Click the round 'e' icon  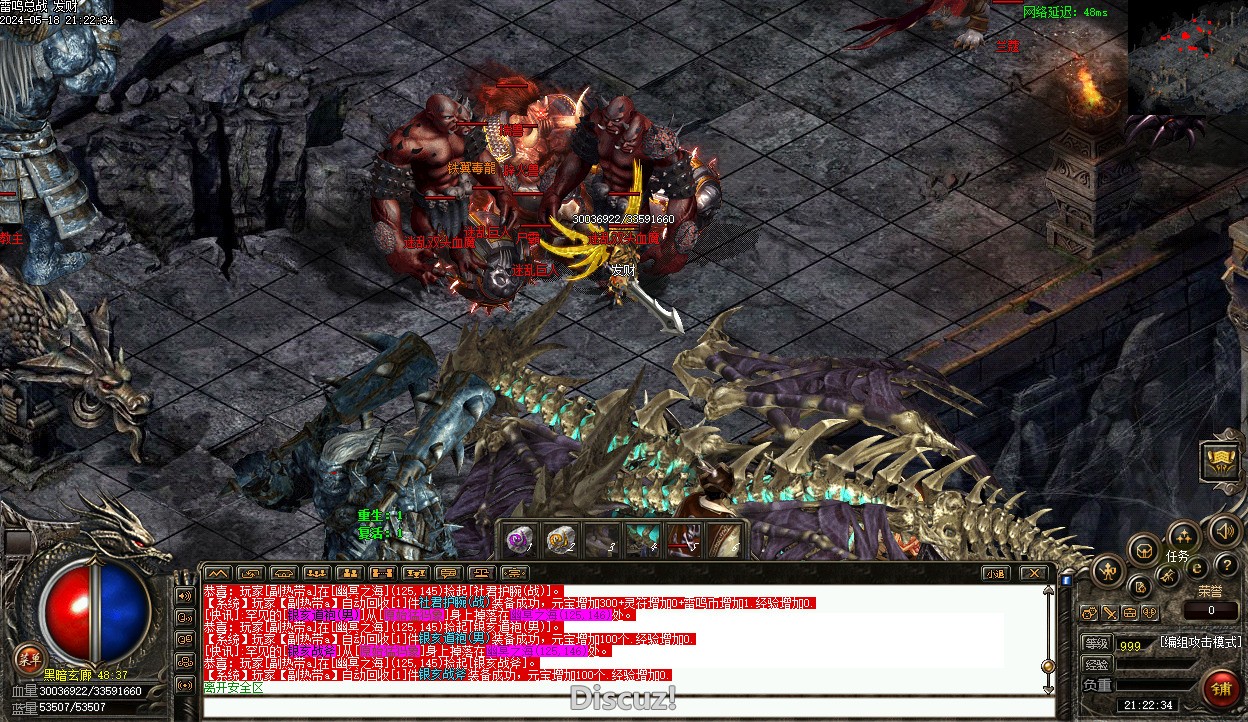[x=1197, y=567]
